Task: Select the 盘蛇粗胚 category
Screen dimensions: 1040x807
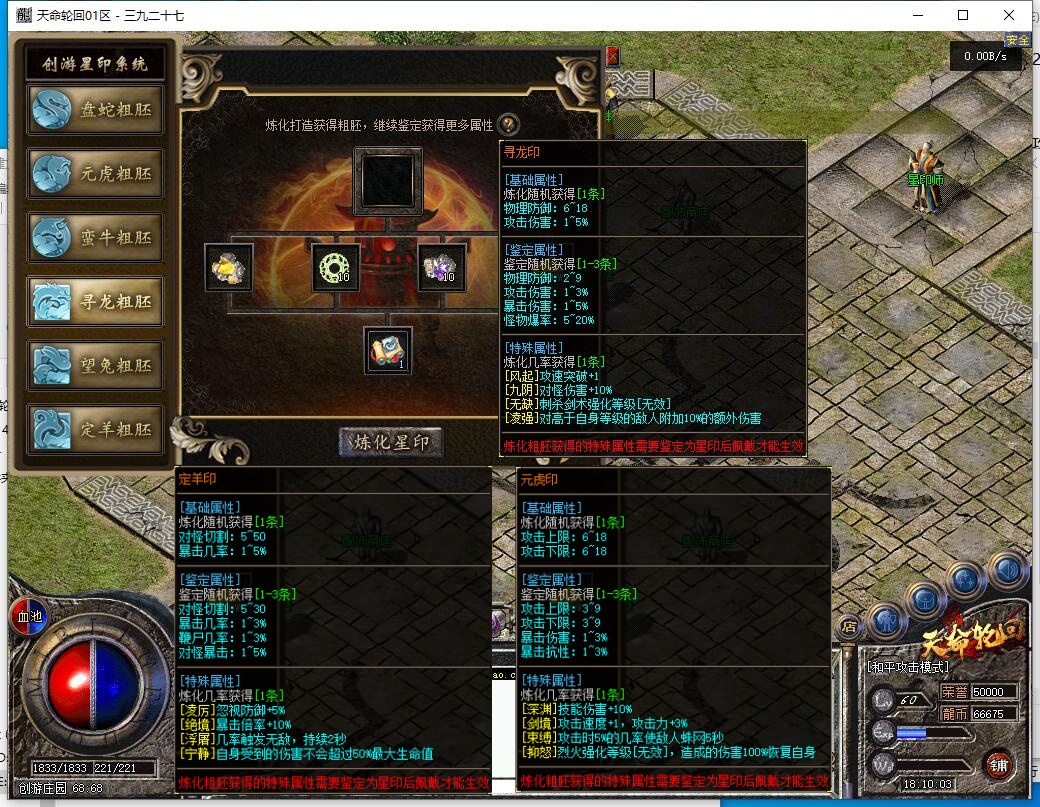Action: tap(95, 111)
